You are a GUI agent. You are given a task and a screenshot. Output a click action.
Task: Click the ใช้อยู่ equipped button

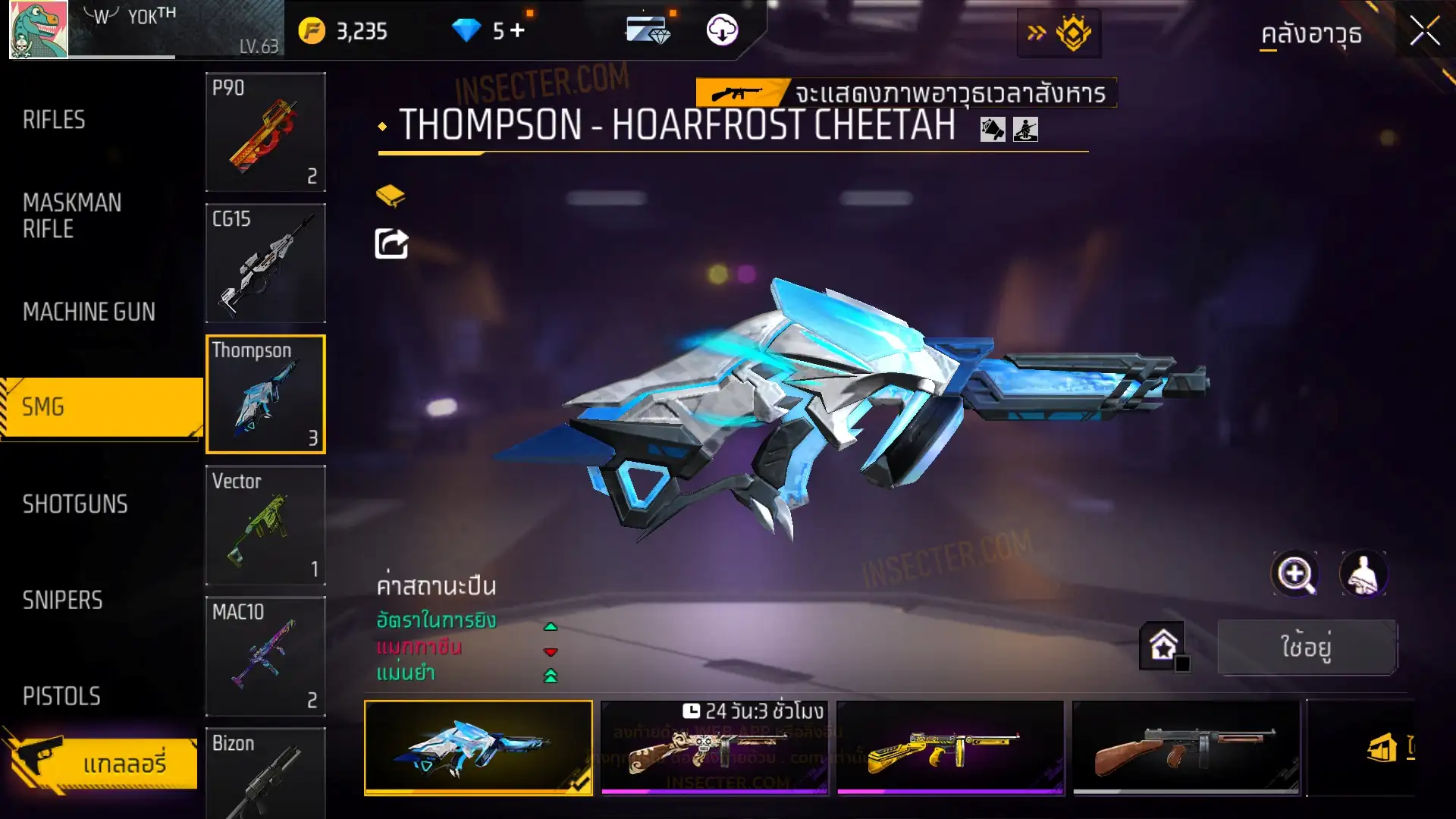[x=1306, y=647]
